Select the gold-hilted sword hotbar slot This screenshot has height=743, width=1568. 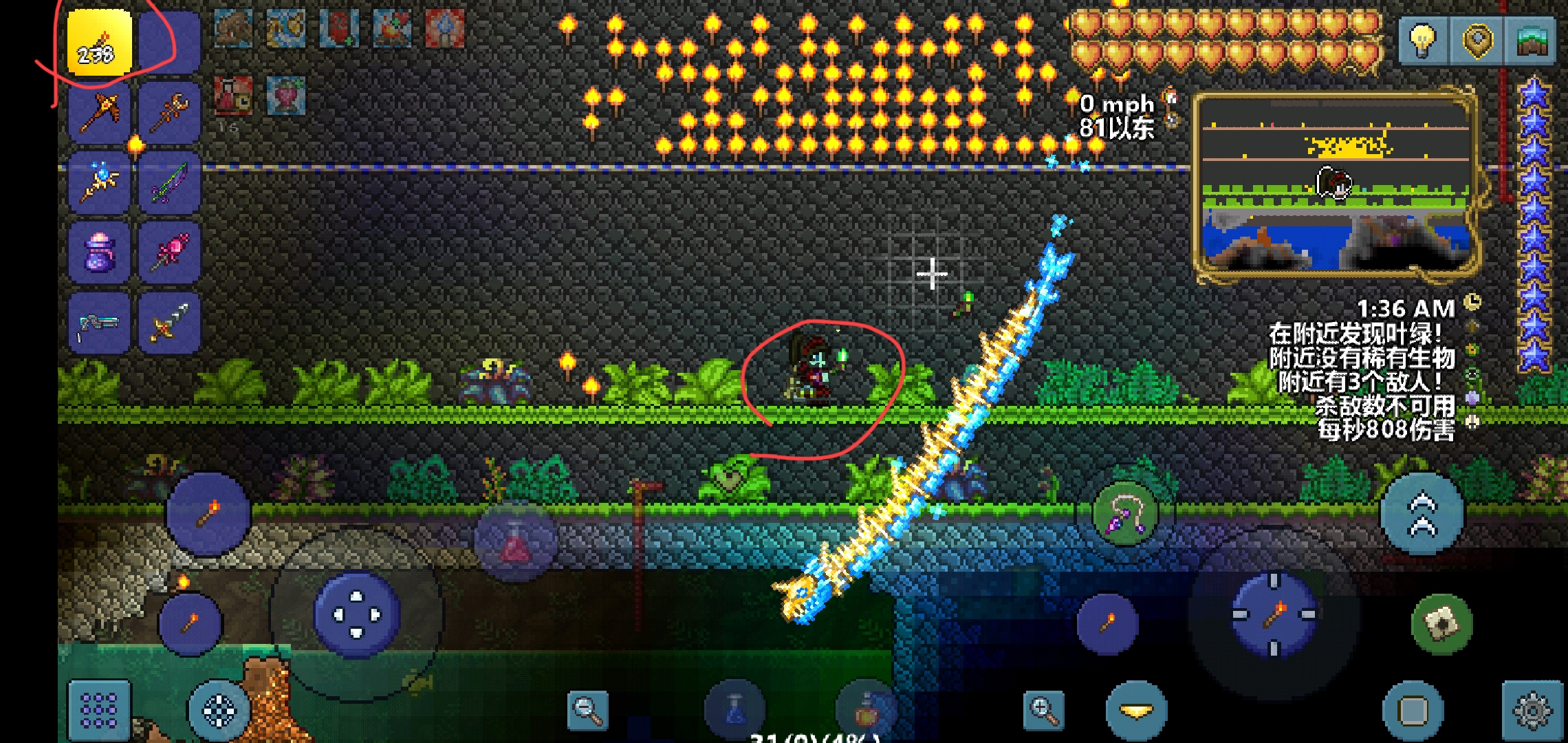169,323
